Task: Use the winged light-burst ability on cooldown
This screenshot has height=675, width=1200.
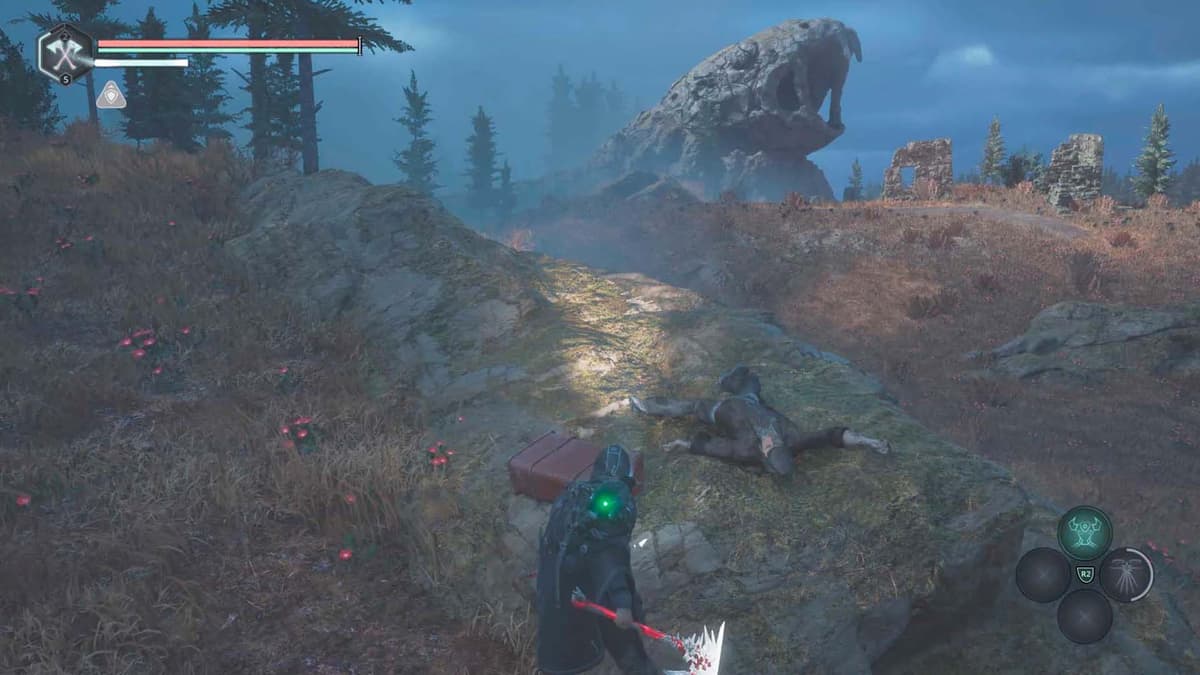Action: click(x=1127, y=574)
